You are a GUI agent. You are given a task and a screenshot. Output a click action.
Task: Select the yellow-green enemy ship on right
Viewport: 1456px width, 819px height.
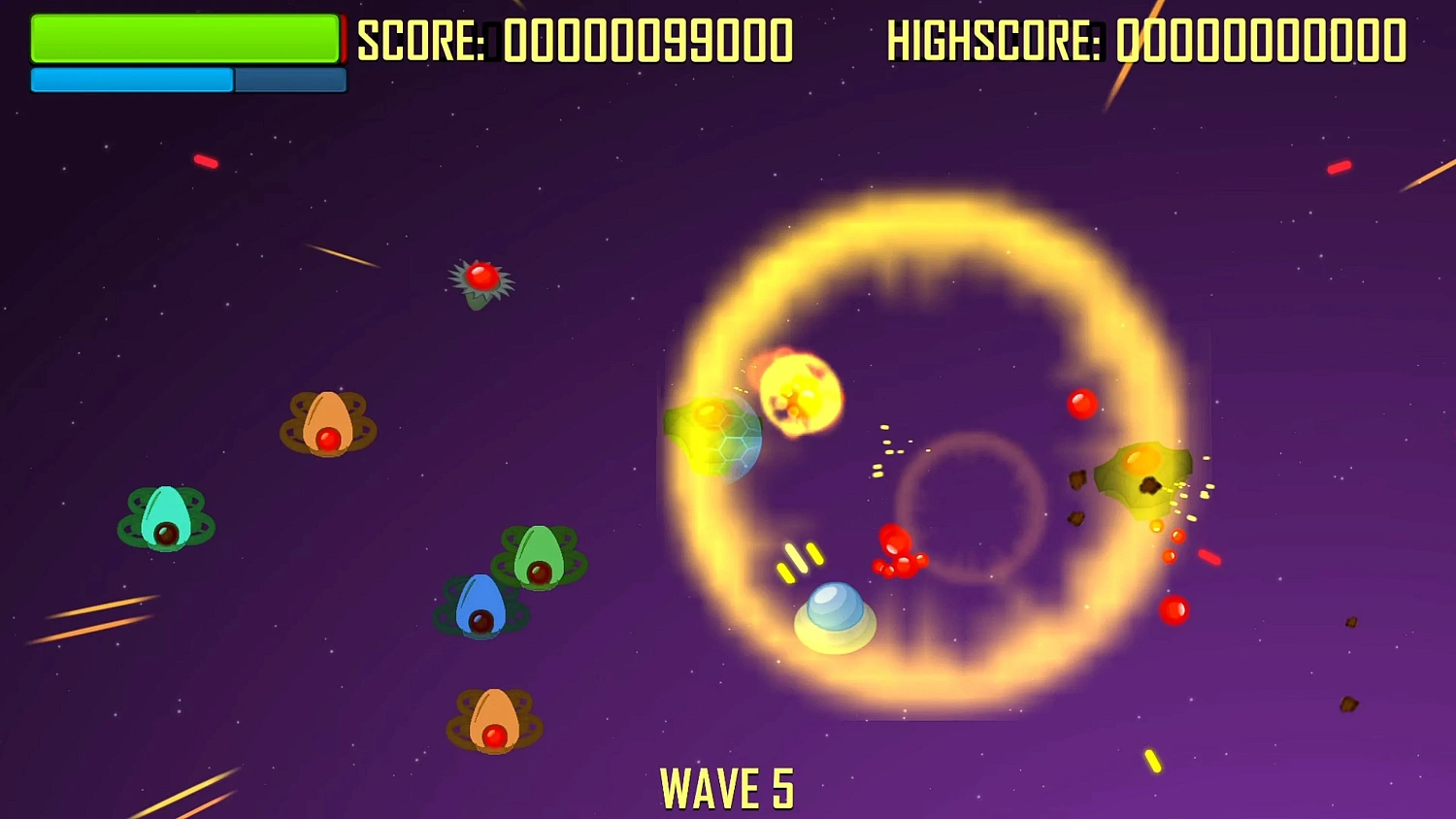click(1143, 475)
